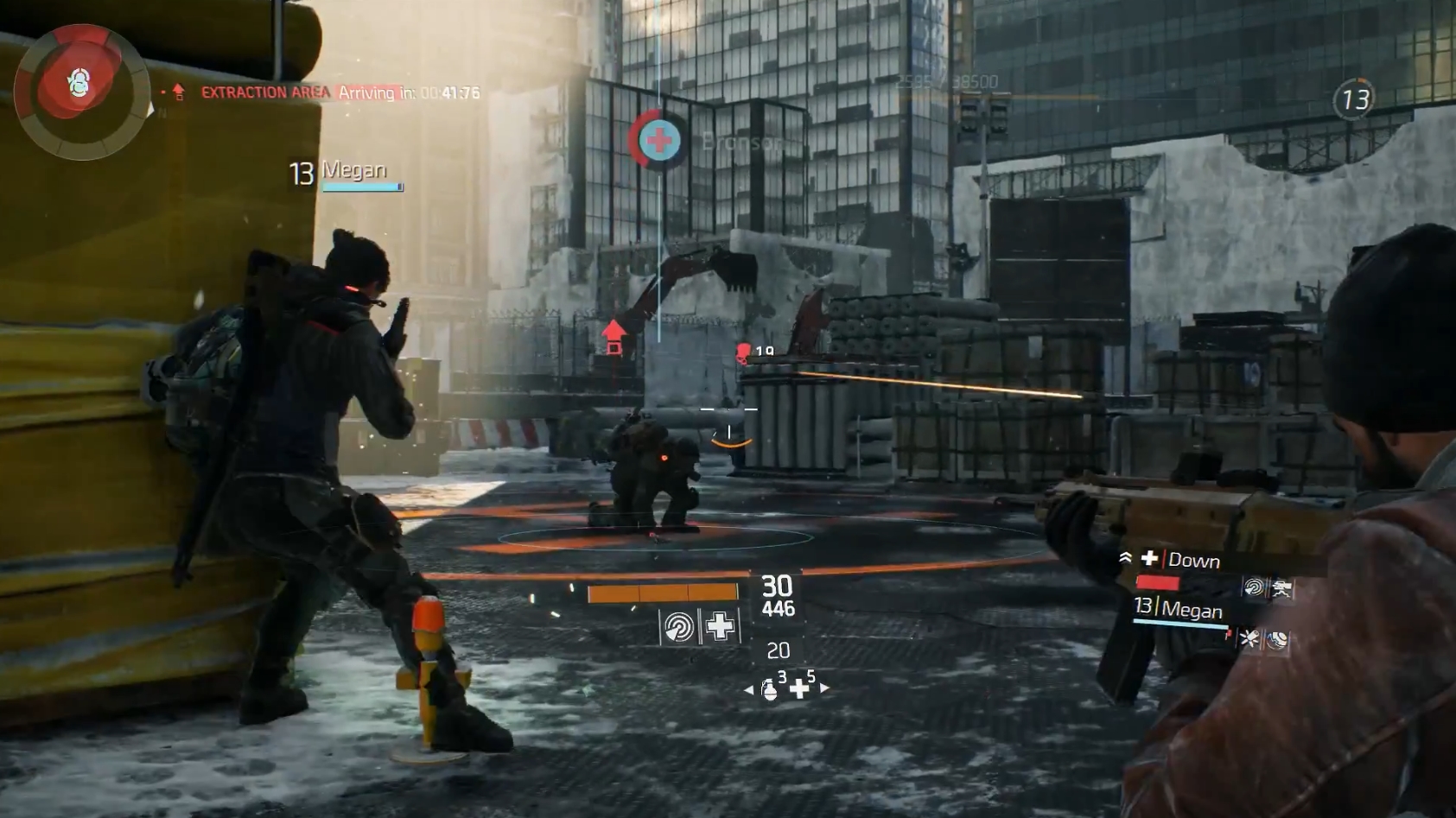Click the mobile cover icon next to Pulse
The height and width of the screenshot is (818, 1456).
tap(1282, 588)
